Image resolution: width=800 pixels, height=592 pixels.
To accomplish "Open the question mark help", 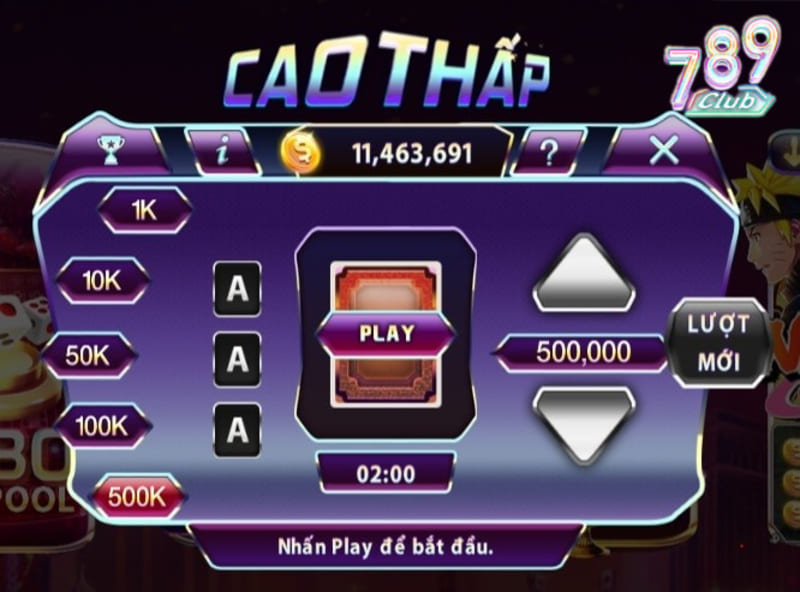I will click(x=548, y=152).
